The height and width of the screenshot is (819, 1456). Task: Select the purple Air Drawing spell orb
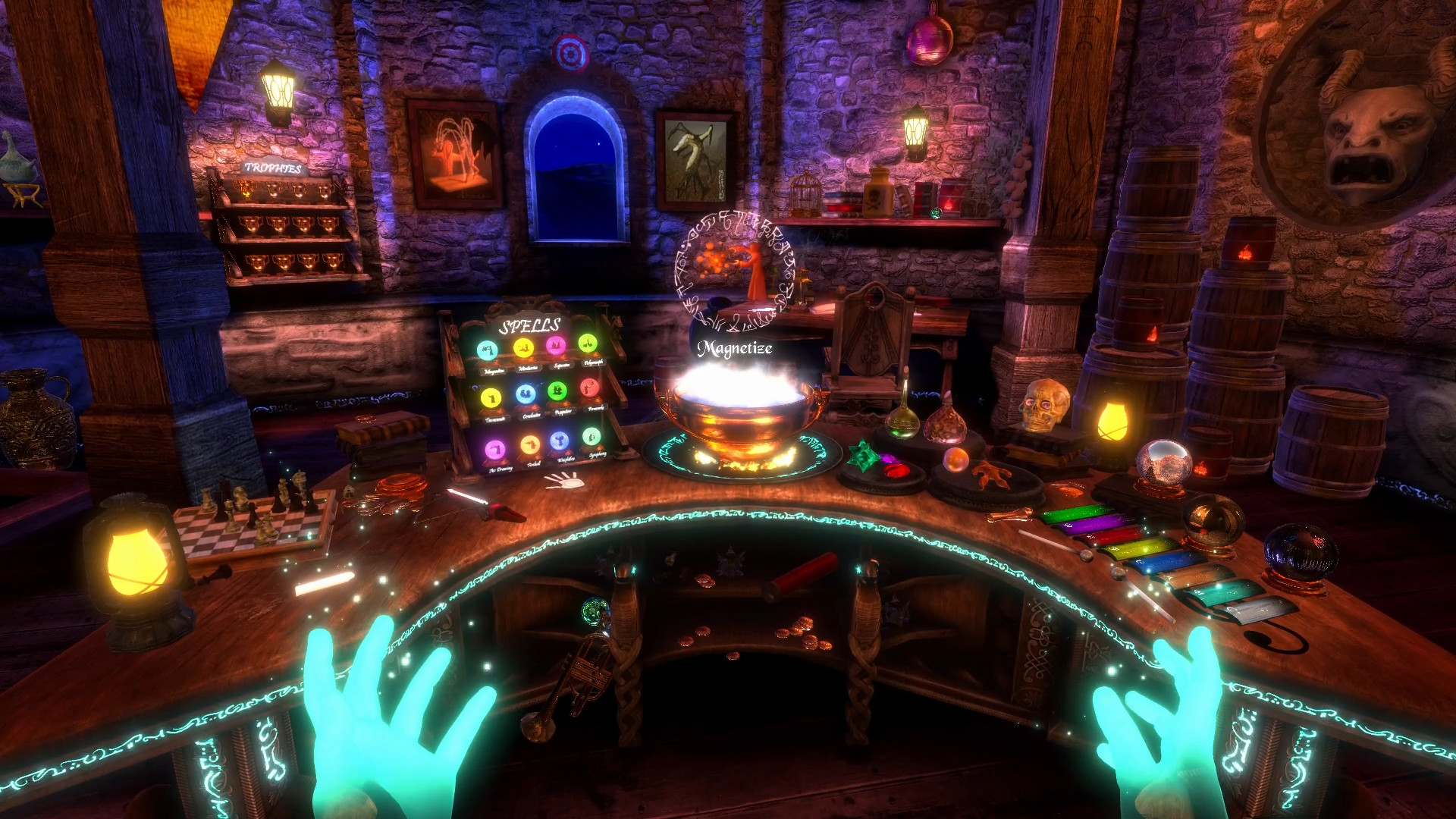click(x=495, y=450)
